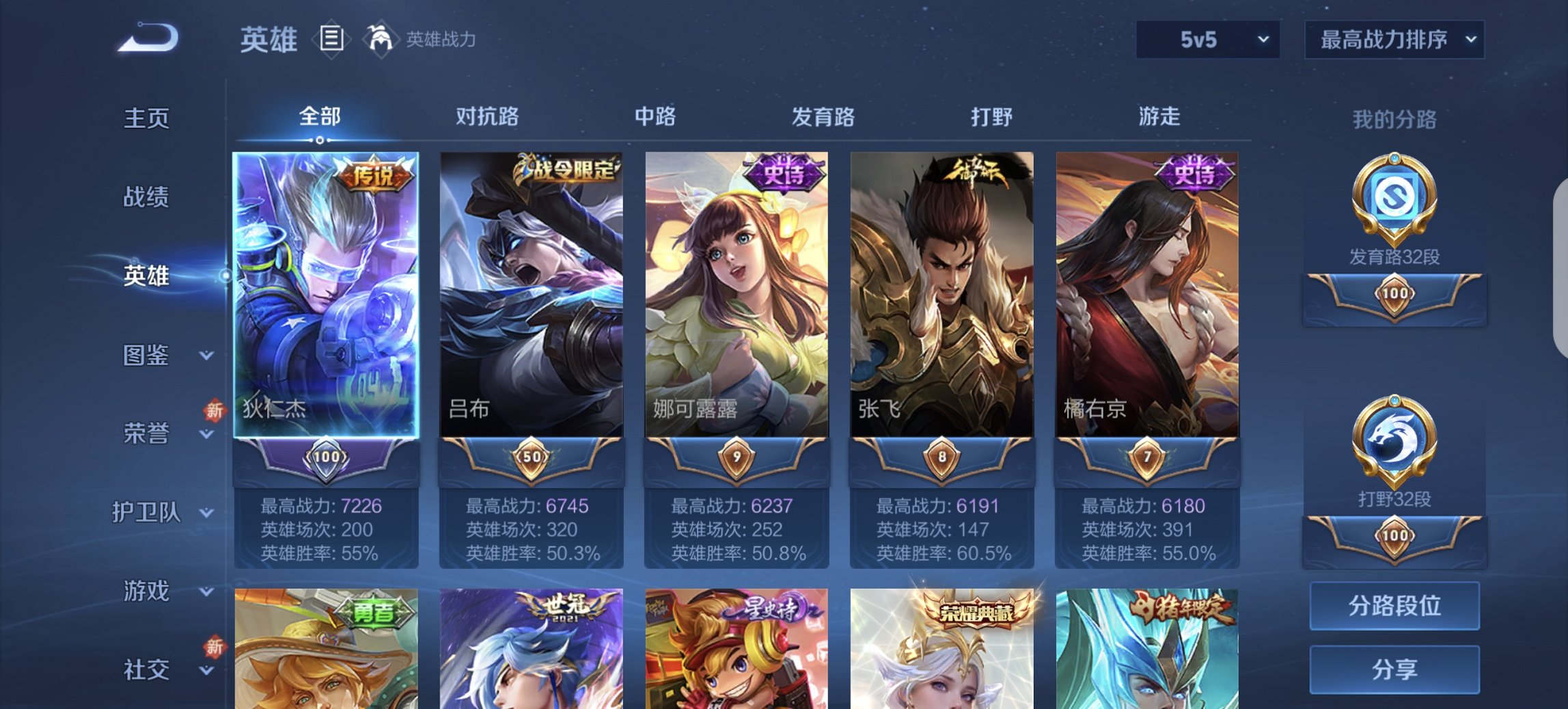Click 吕布's level 50 shield badge
The height and width of the screenshot is (709, 1568).
pyautogui.click(x=532, y=457)
